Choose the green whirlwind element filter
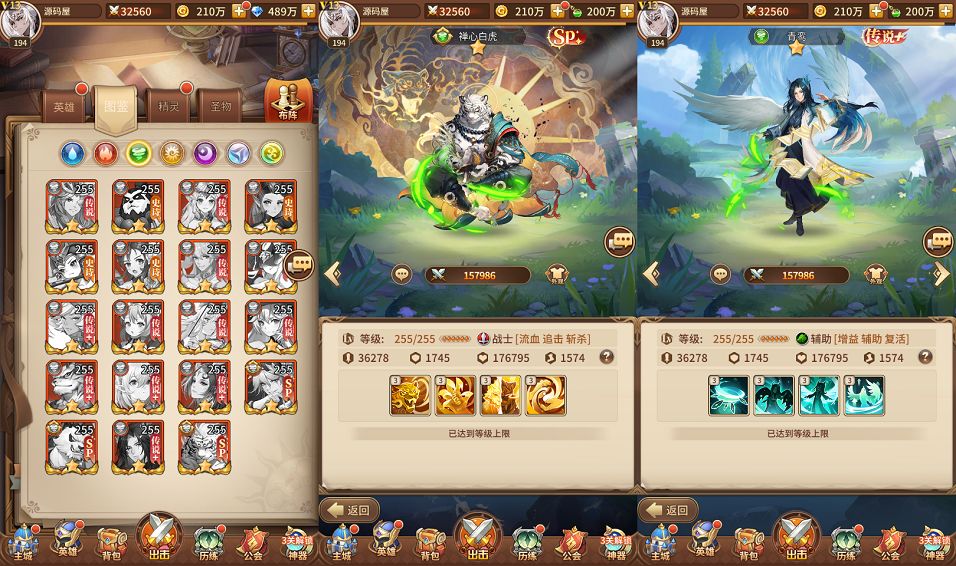The image size is (956, 566). 139,153
